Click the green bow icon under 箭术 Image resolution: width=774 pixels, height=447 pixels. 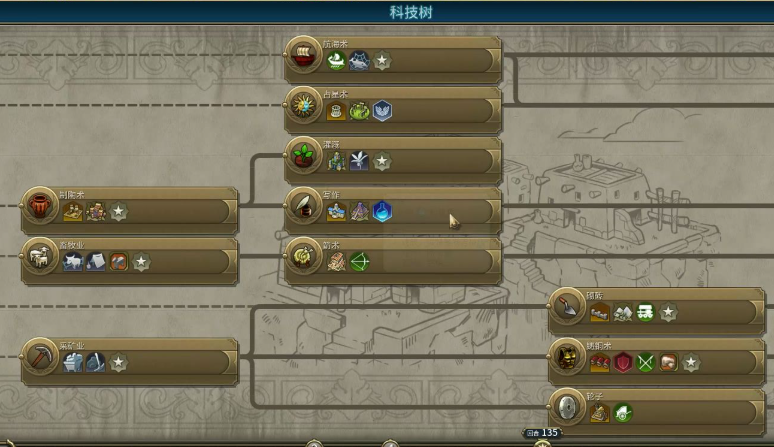(360, 262)
